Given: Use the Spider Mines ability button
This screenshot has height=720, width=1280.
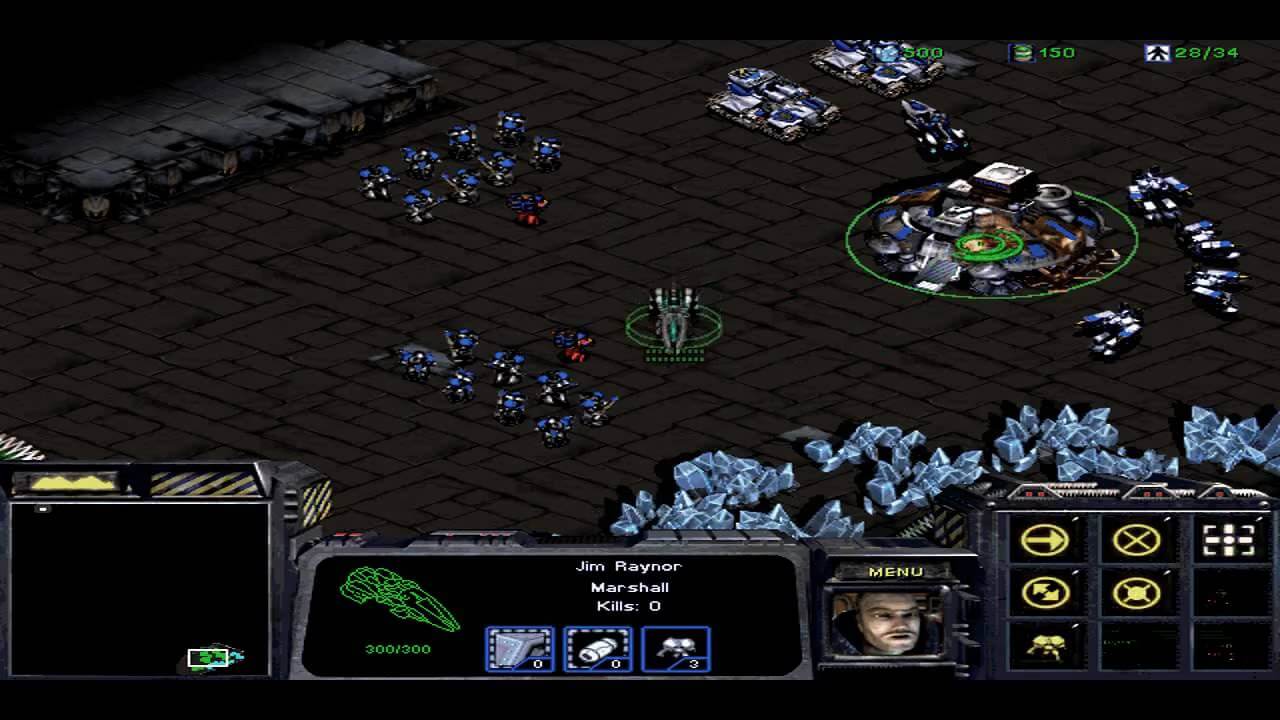Looking at the screenshot, I should [x=1045, y=646].
